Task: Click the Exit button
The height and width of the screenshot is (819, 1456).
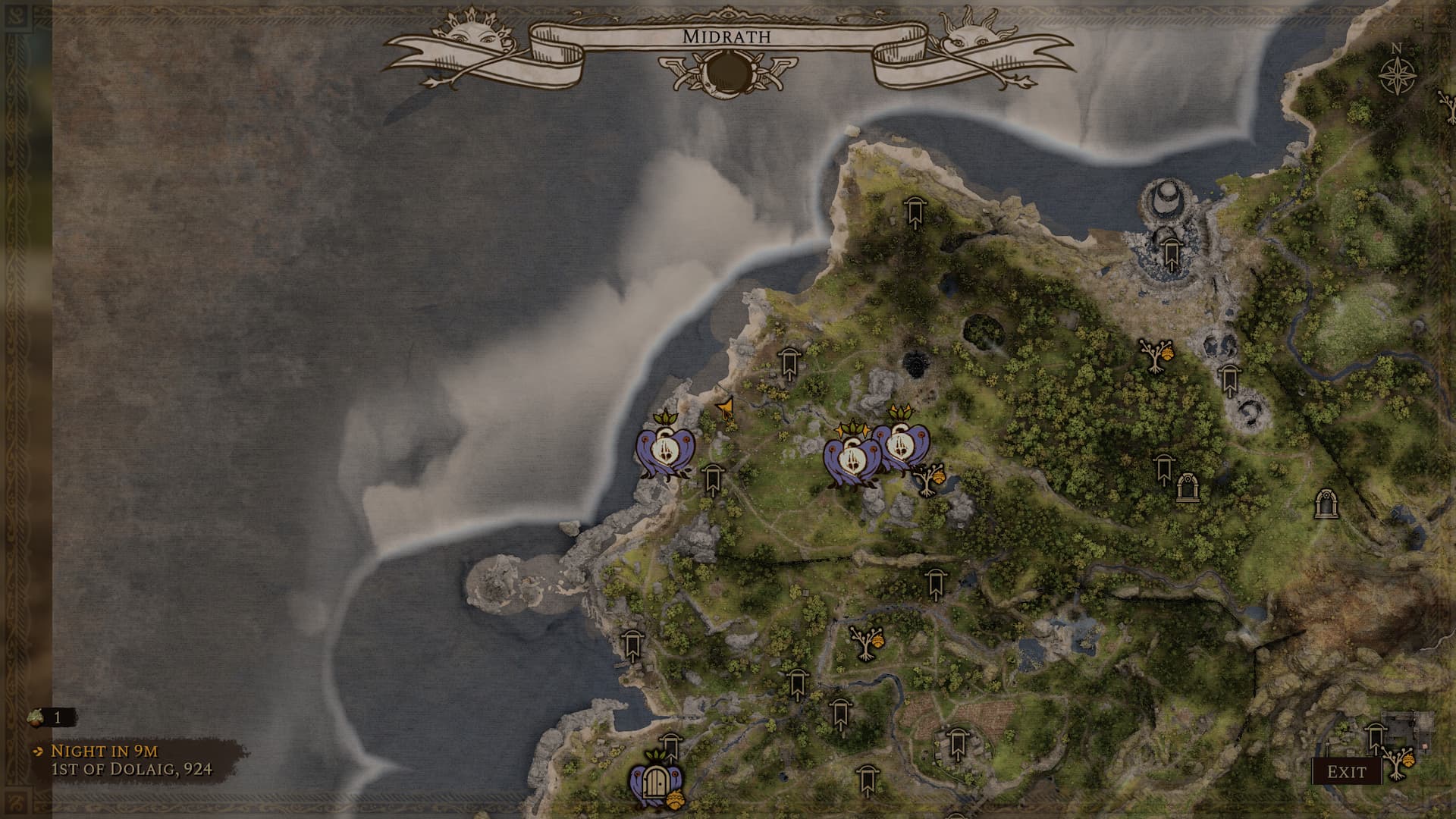Action: (1346, 772)
